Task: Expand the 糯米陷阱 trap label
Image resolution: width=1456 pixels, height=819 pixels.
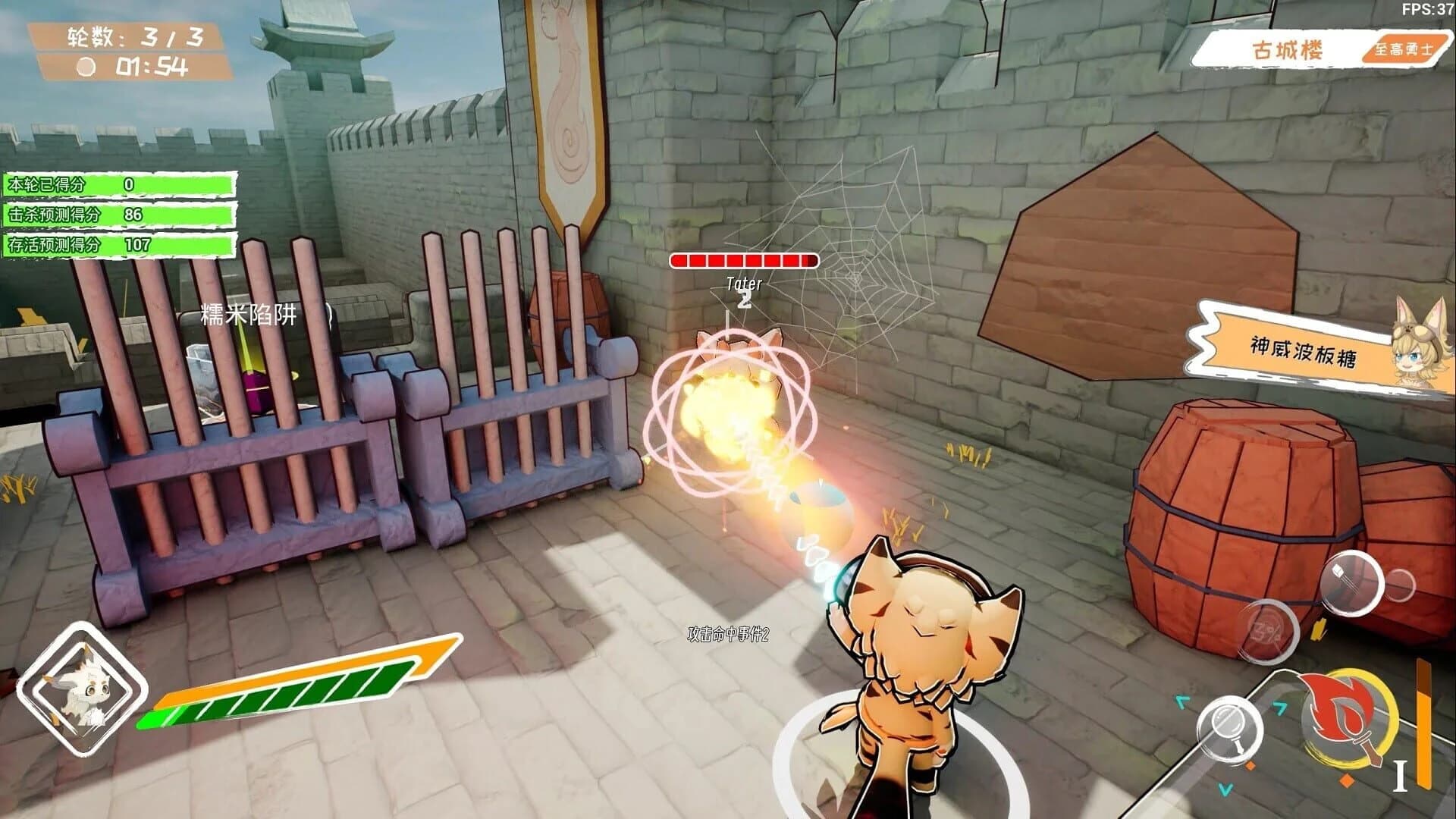Action: click(x=250, y=313)
